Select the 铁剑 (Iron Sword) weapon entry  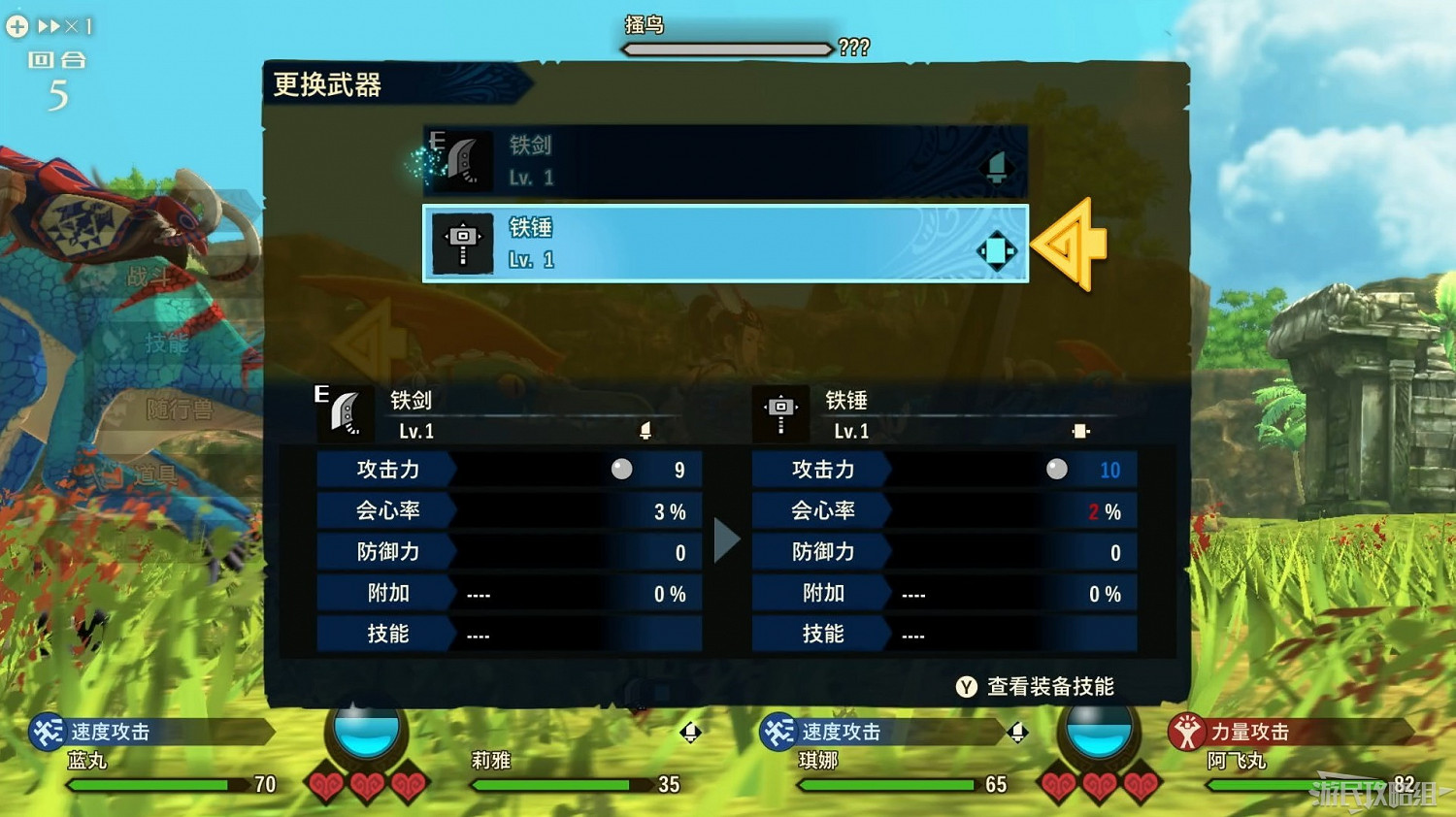pyautogui.click(x=724, y=162)
